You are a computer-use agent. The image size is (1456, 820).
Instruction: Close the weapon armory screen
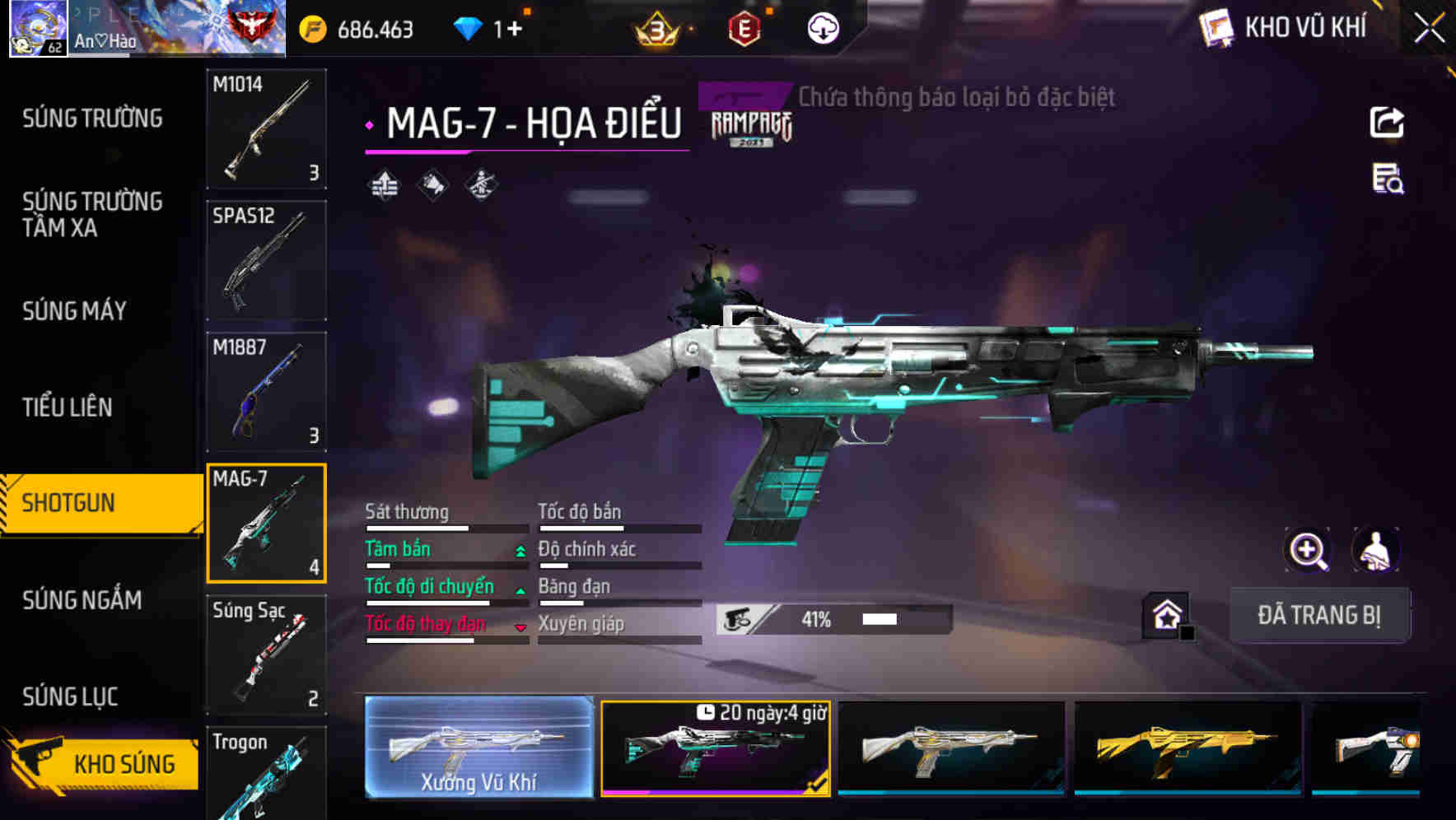click(x=1430, y=29)
